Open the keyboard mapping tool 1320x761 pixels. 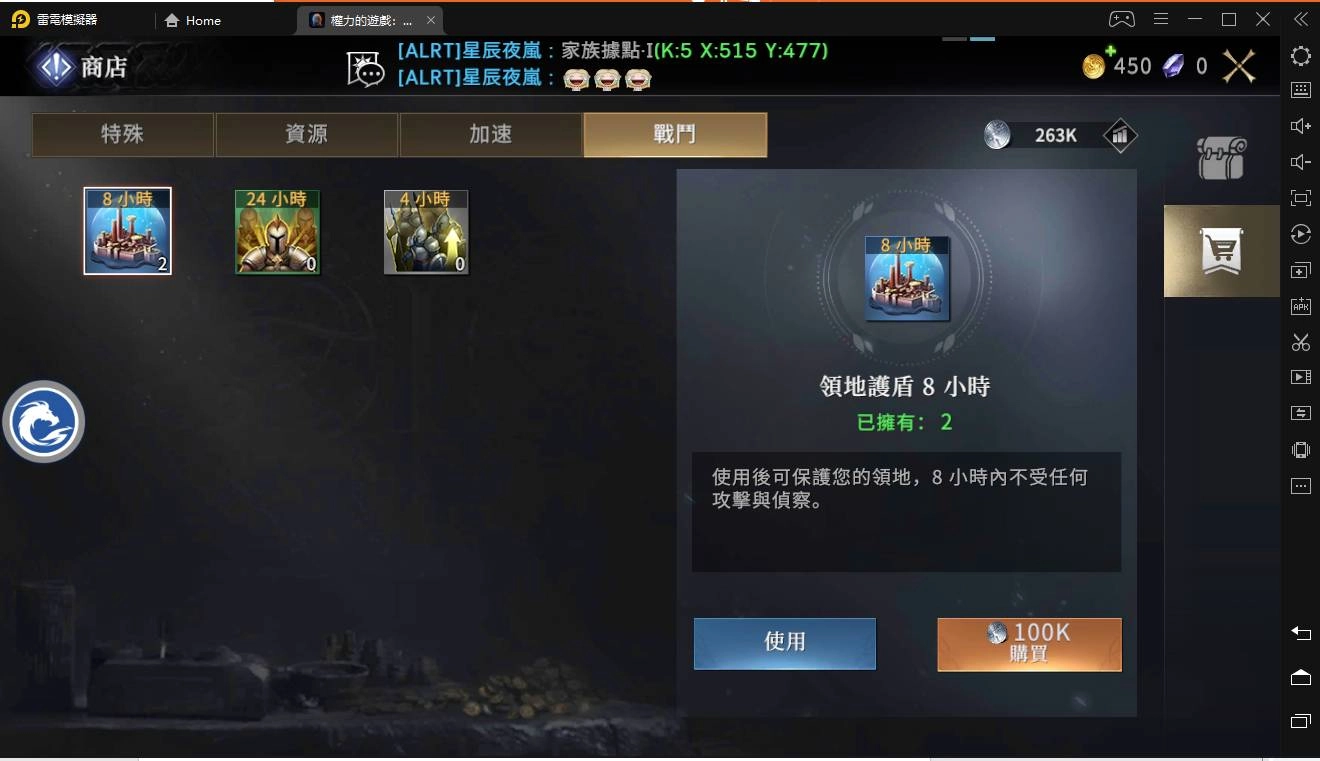[1300, 89]
